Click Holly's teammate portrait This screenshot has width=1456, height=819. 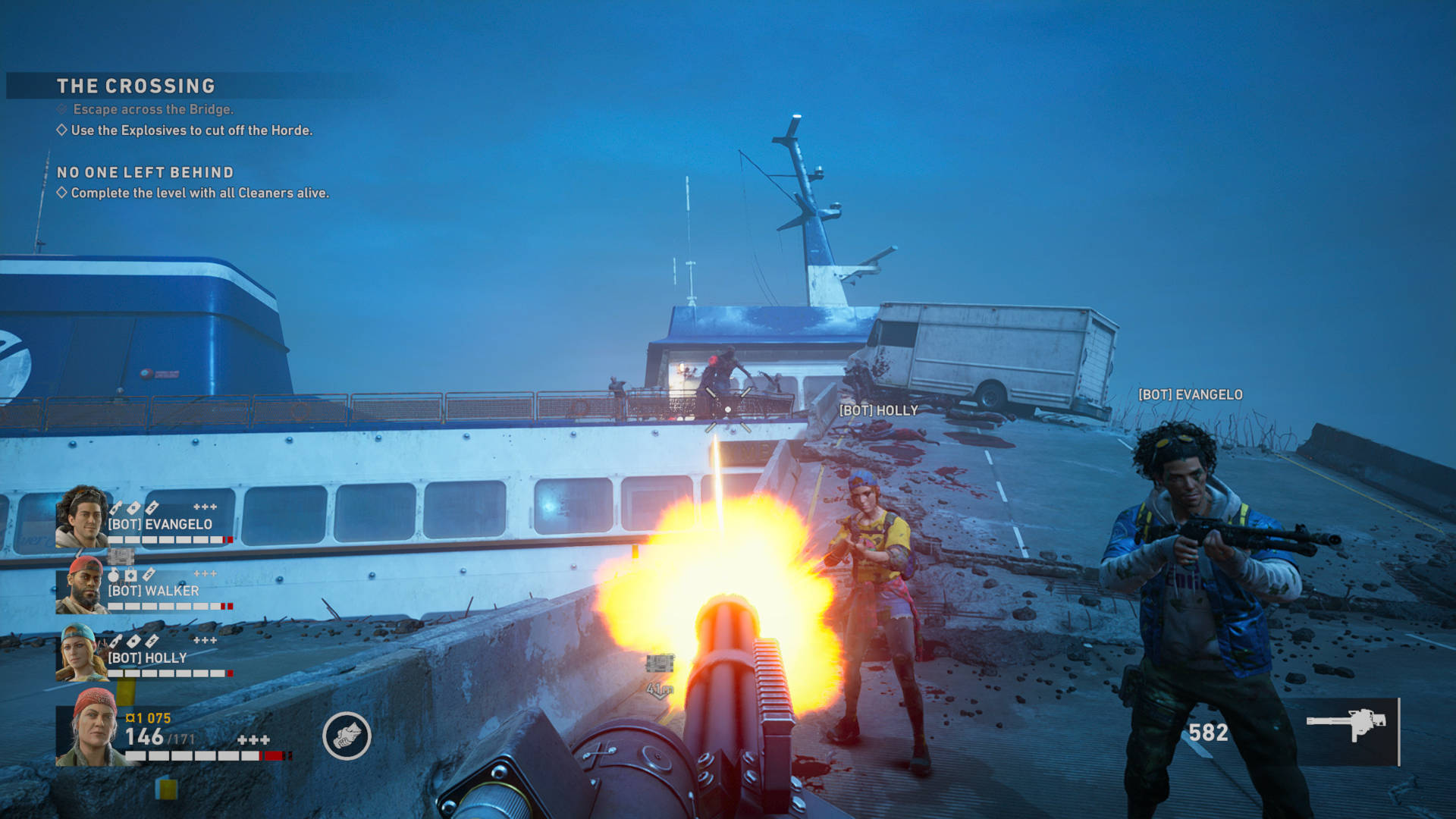80,652
